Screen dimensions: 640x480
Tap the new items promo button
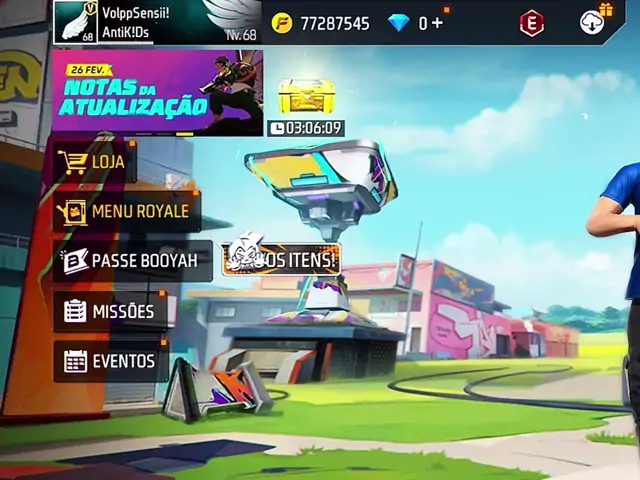point(282,260)
